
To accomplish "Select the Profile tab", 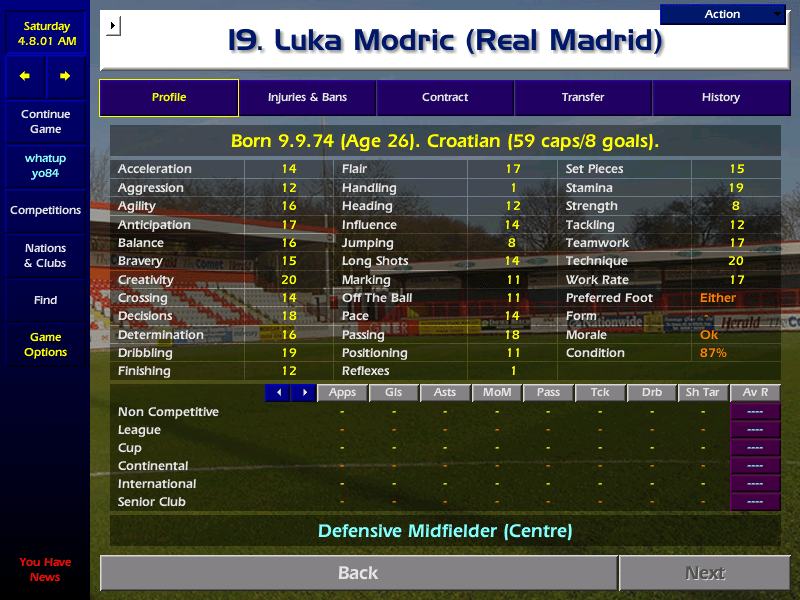I will [x=169, y=98].
